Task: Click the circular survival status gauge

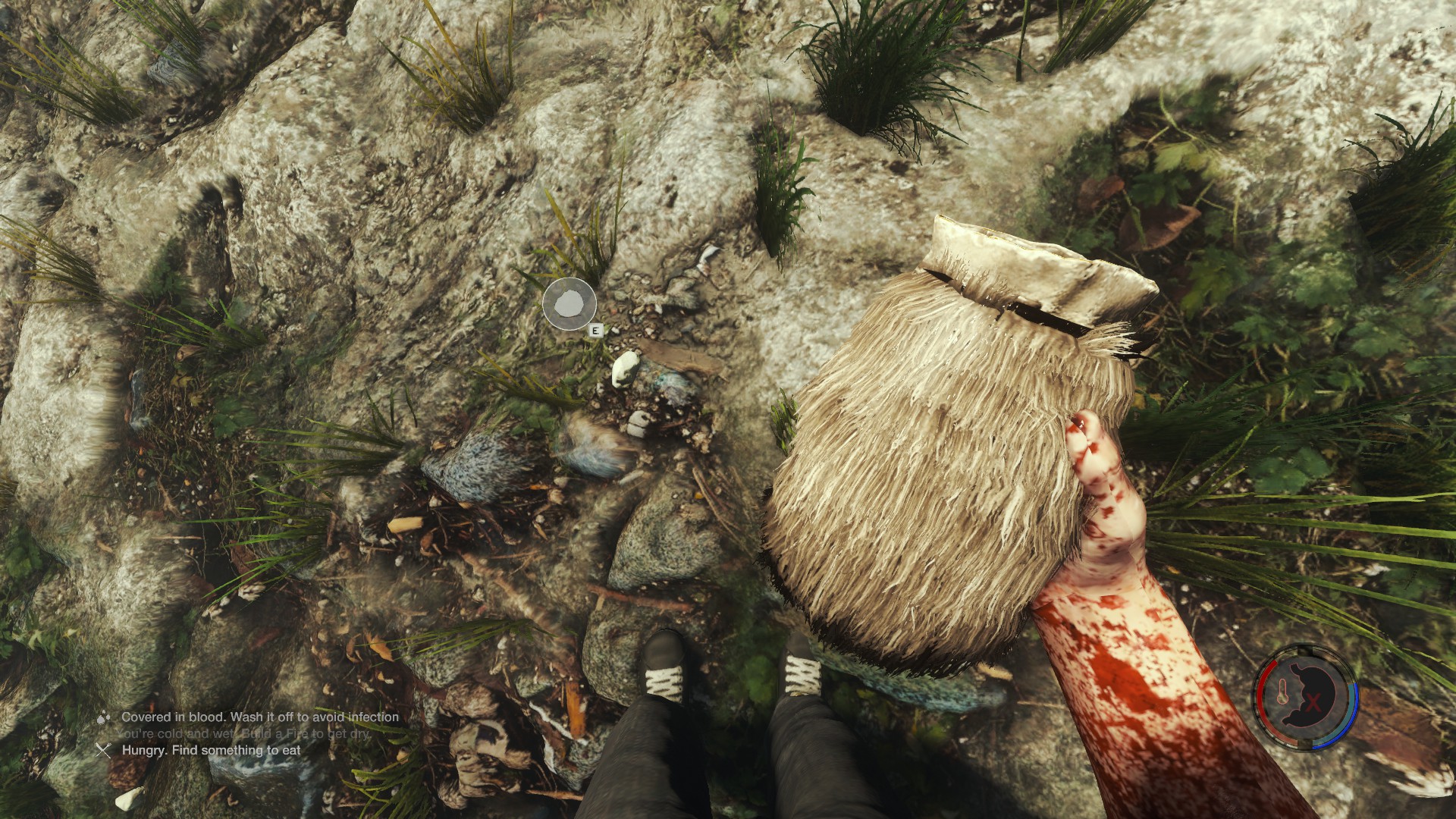Action: [1305, 698]
